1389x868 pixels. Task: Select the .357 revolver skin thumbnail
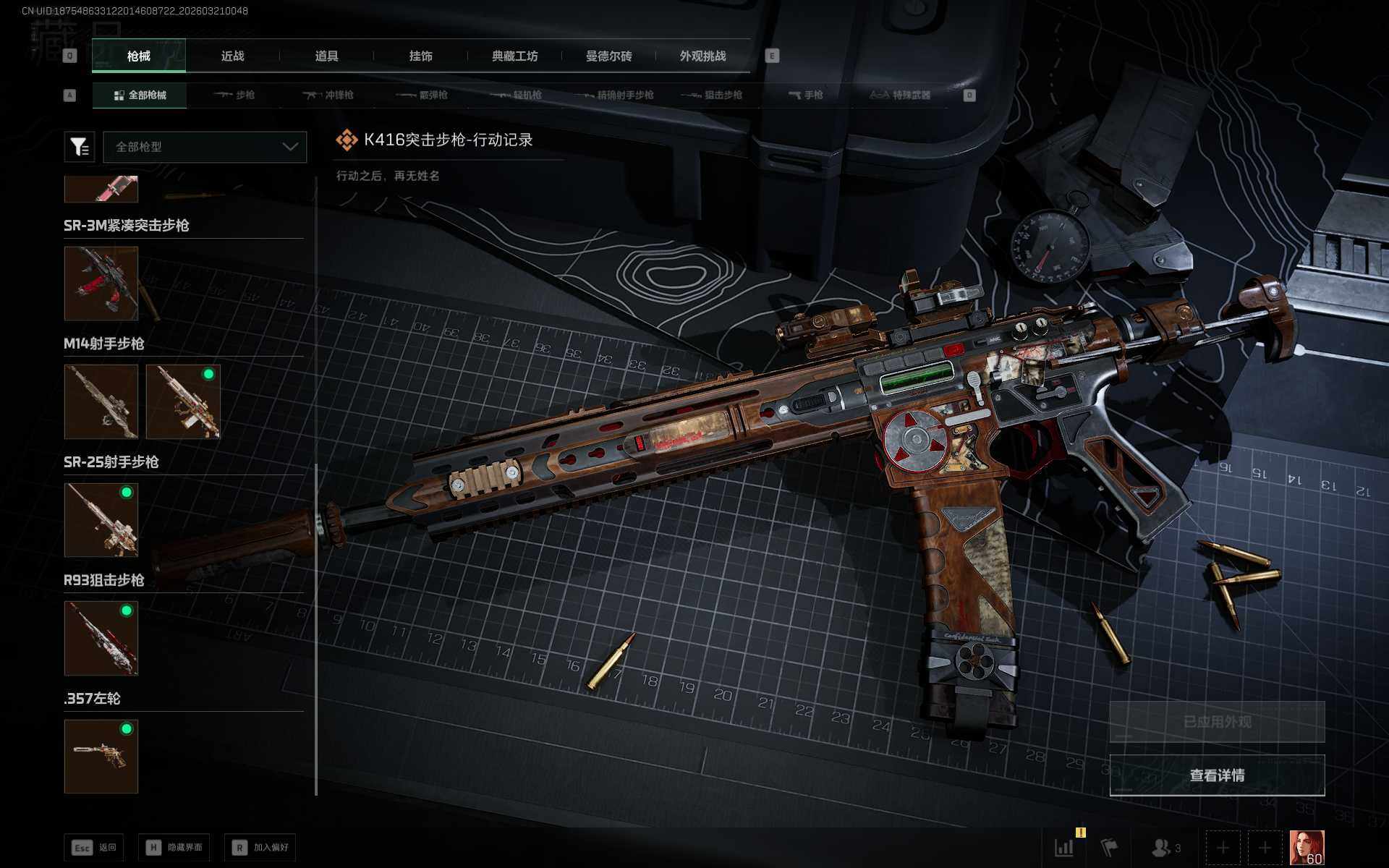101,756
